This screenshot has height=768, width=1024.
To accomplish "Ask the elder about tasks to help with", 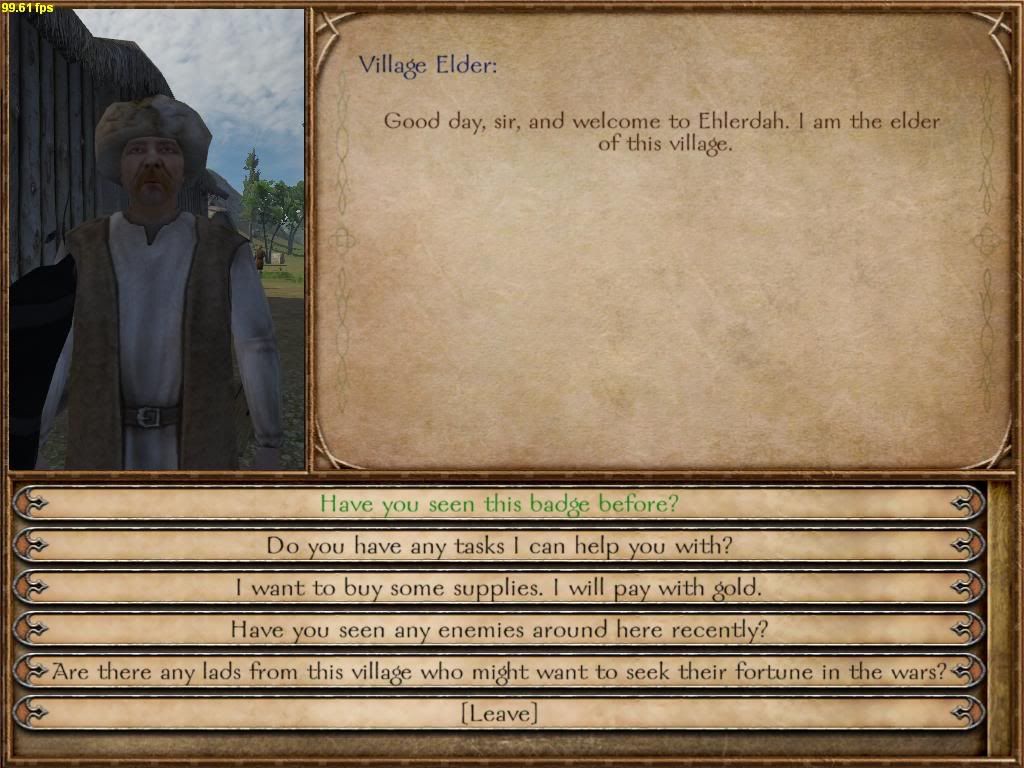I will click(498, 546).
